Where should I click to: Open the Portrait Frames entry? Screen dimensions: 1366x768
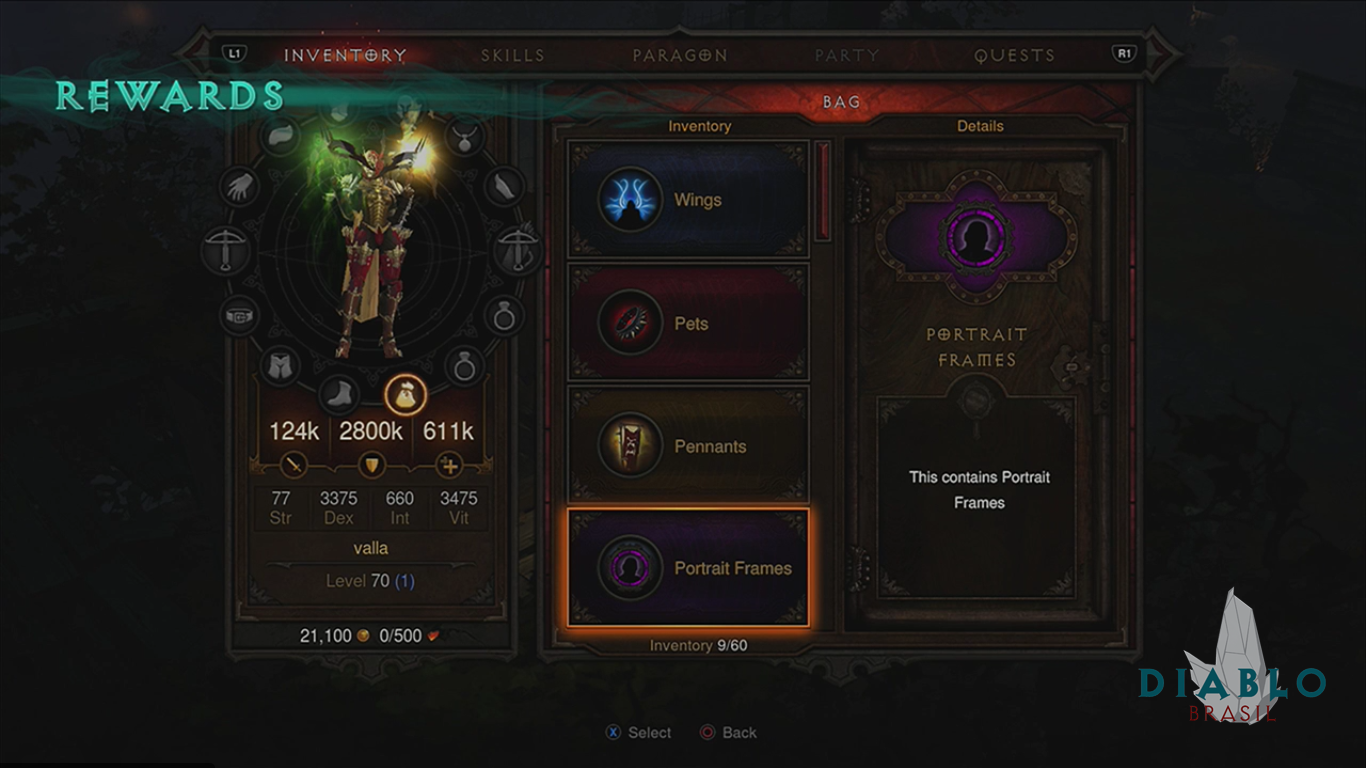[688, 568]
